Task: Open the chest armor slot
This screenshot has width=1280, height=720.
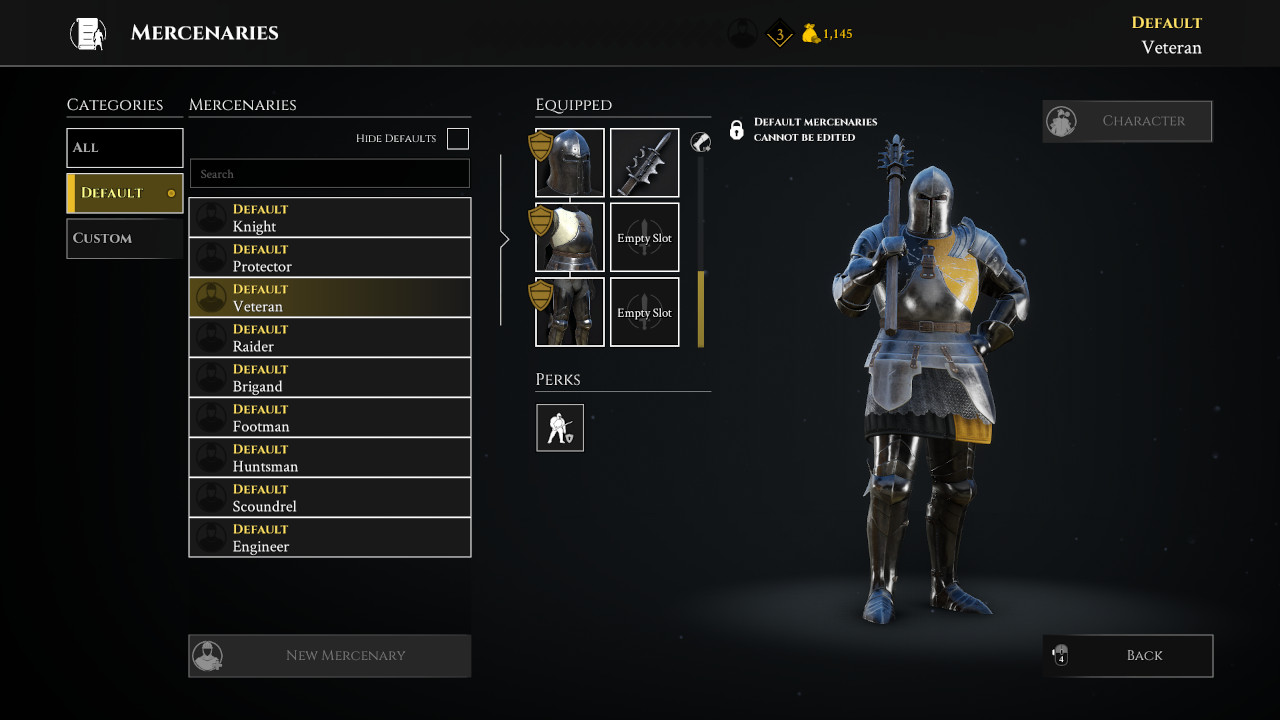Action: 570,238
